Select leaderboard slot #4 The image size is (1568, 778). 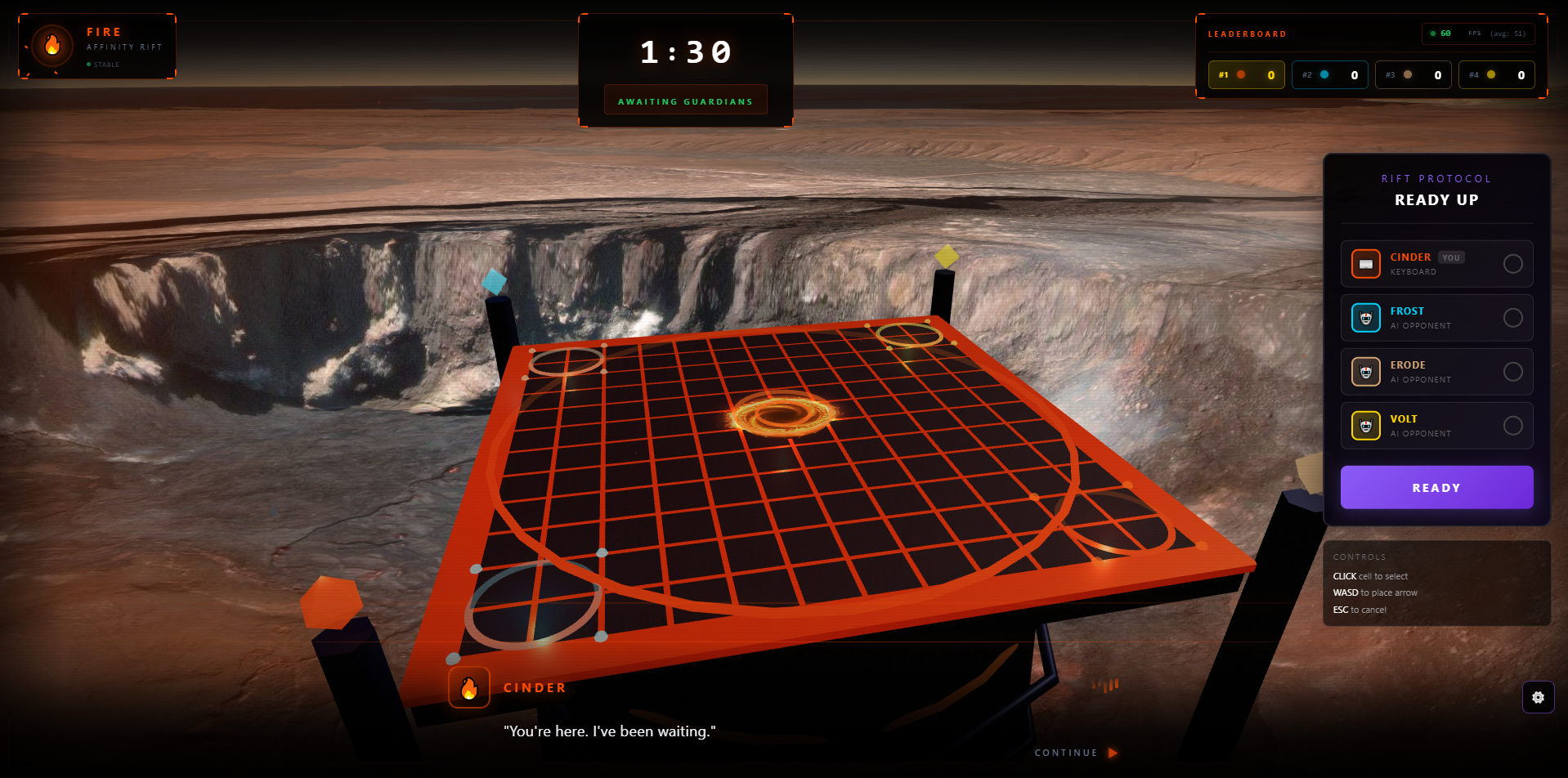1496,74
